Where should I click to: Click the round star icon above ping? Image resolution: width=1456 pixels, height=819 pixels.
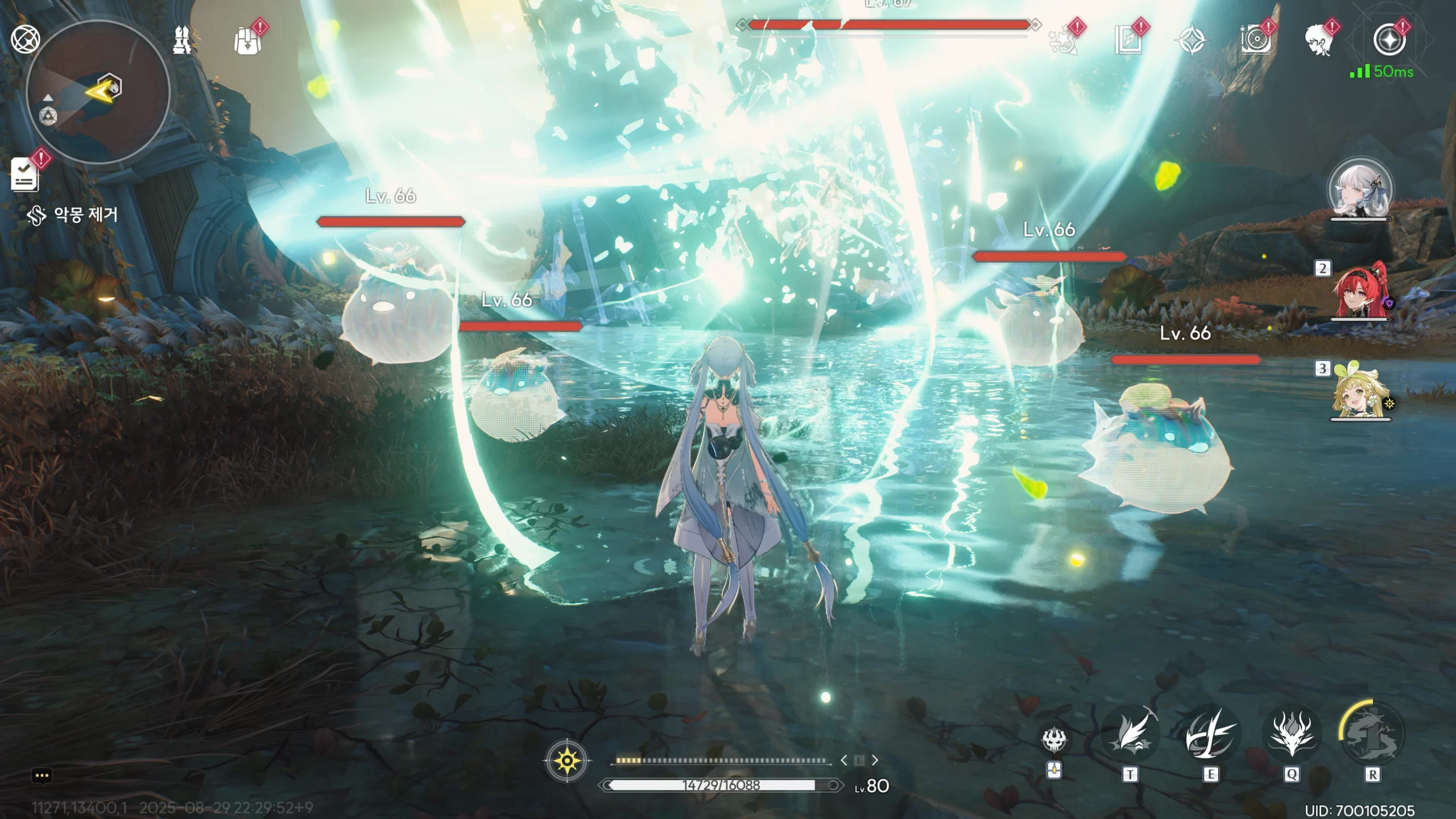[1389, 40]
